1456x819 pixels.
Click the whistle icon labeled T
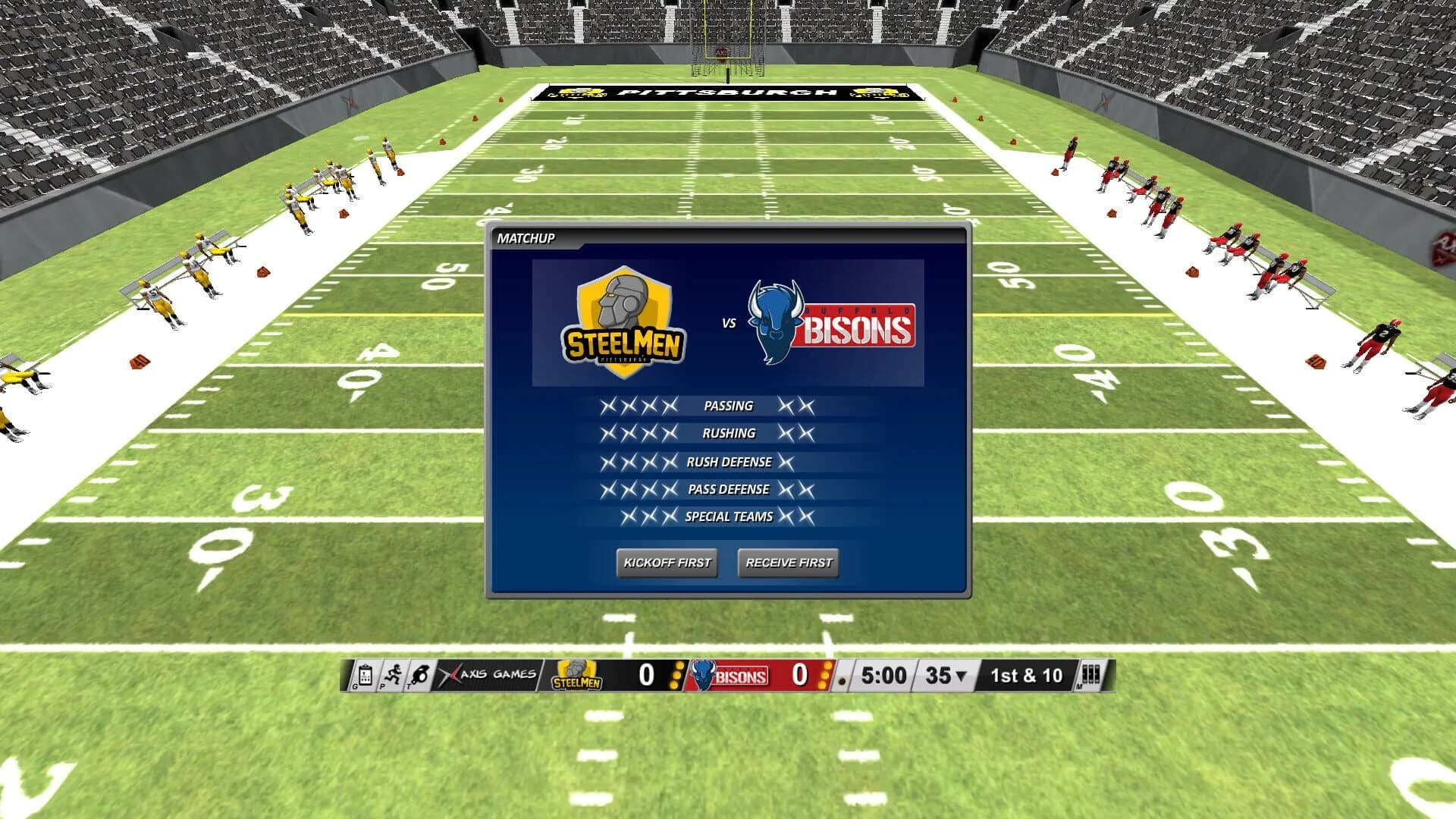[x=422, y=676]
